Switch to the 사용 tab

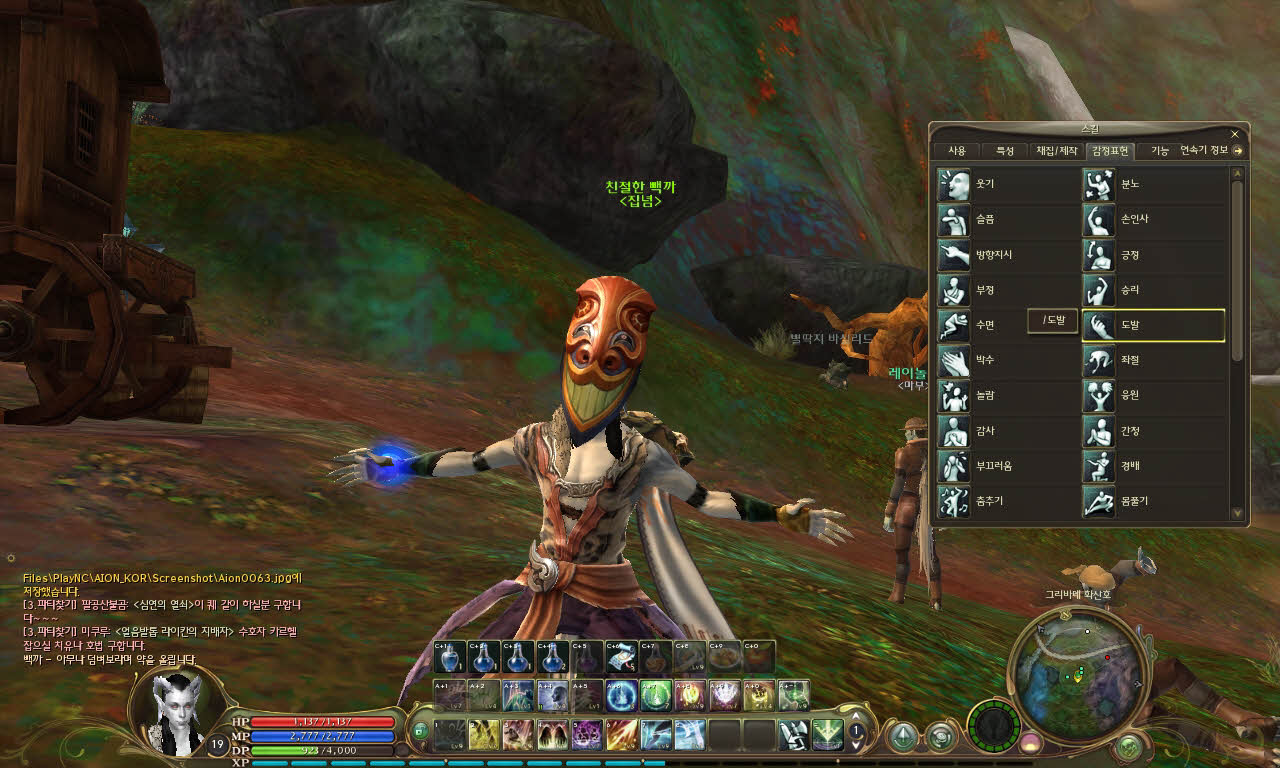[x=956, y=151]
